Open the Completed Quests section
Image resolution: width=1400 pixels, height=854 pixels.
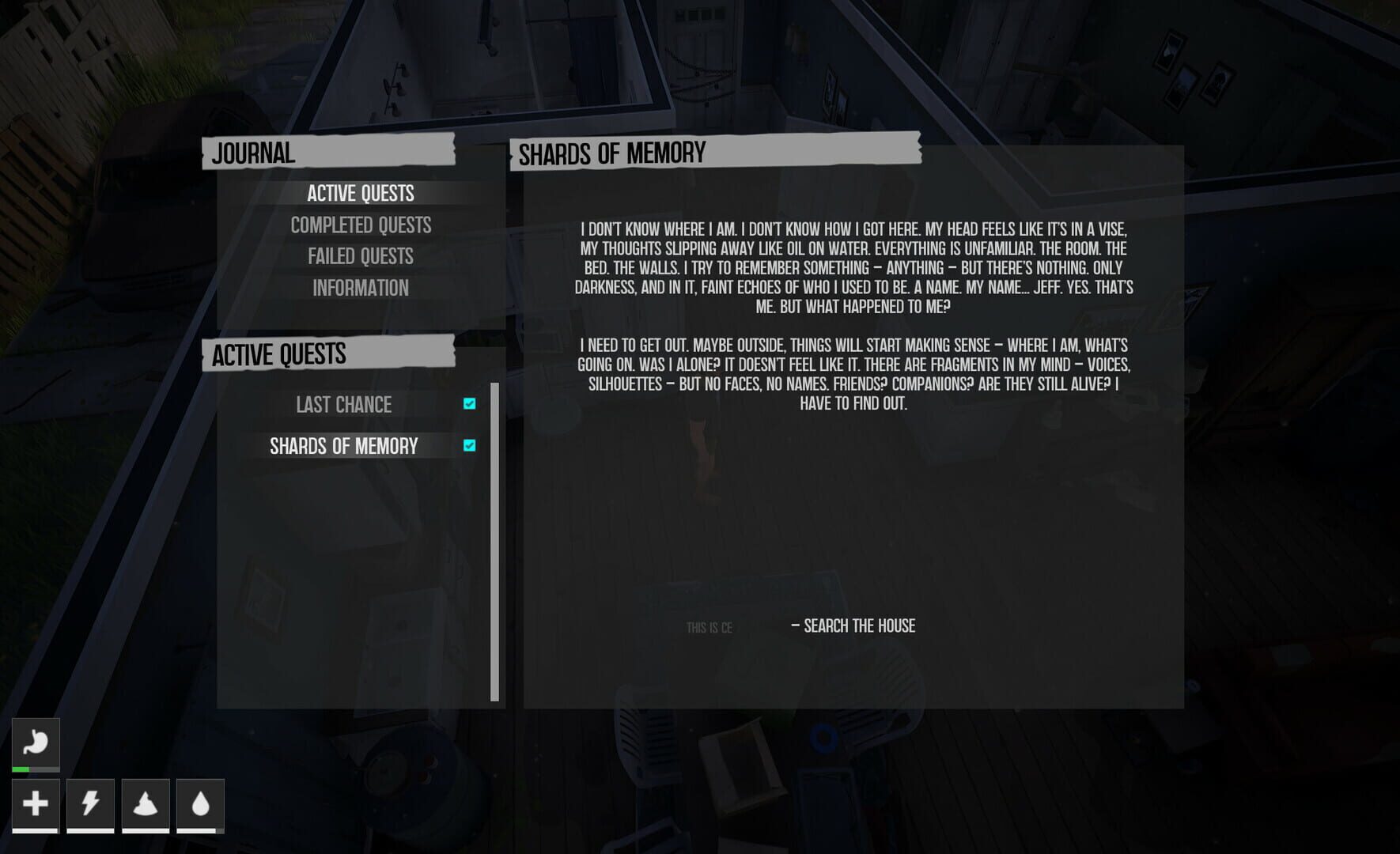click(361, 225)
